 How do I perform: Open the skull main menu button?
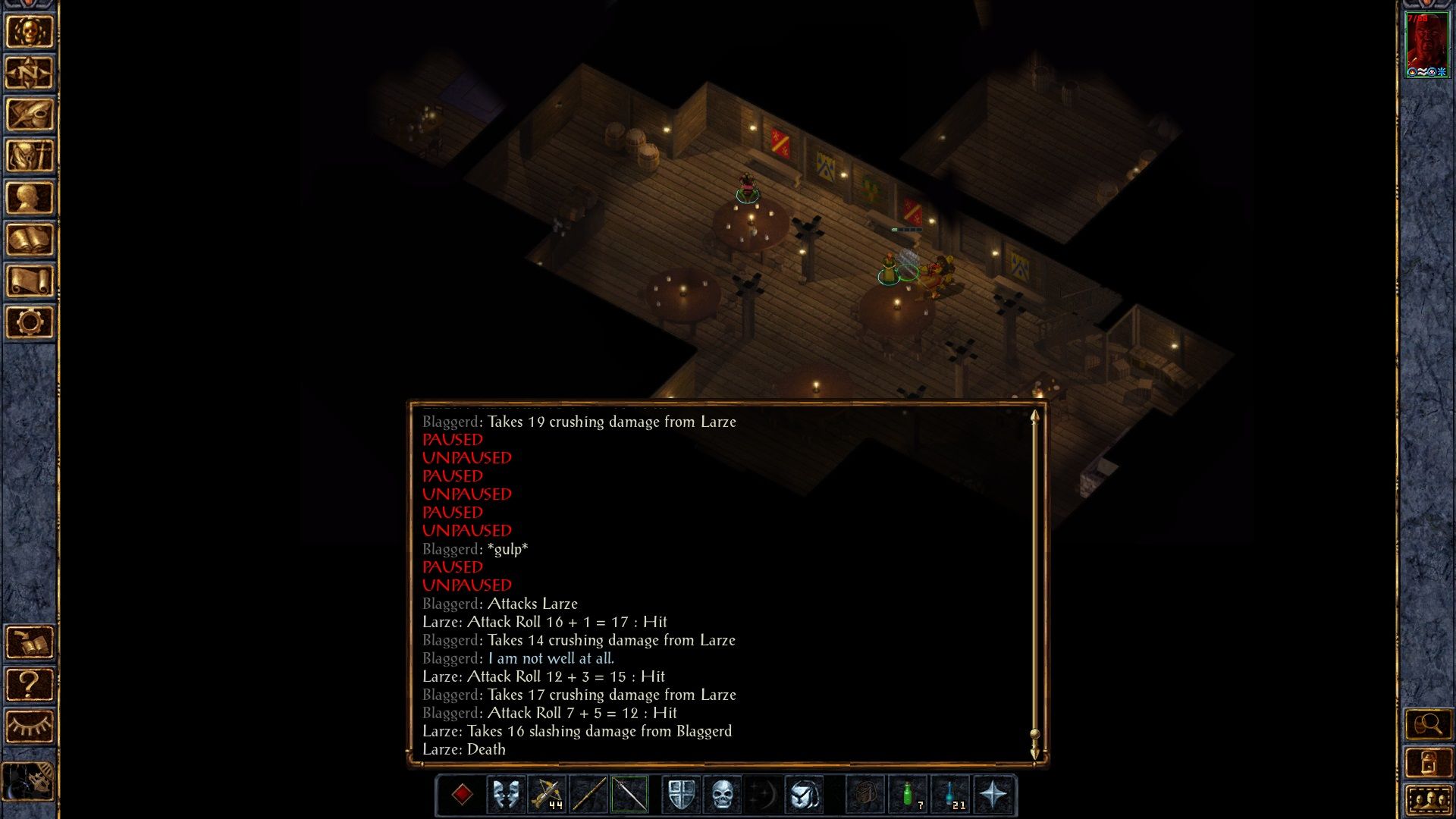[30, 32]
